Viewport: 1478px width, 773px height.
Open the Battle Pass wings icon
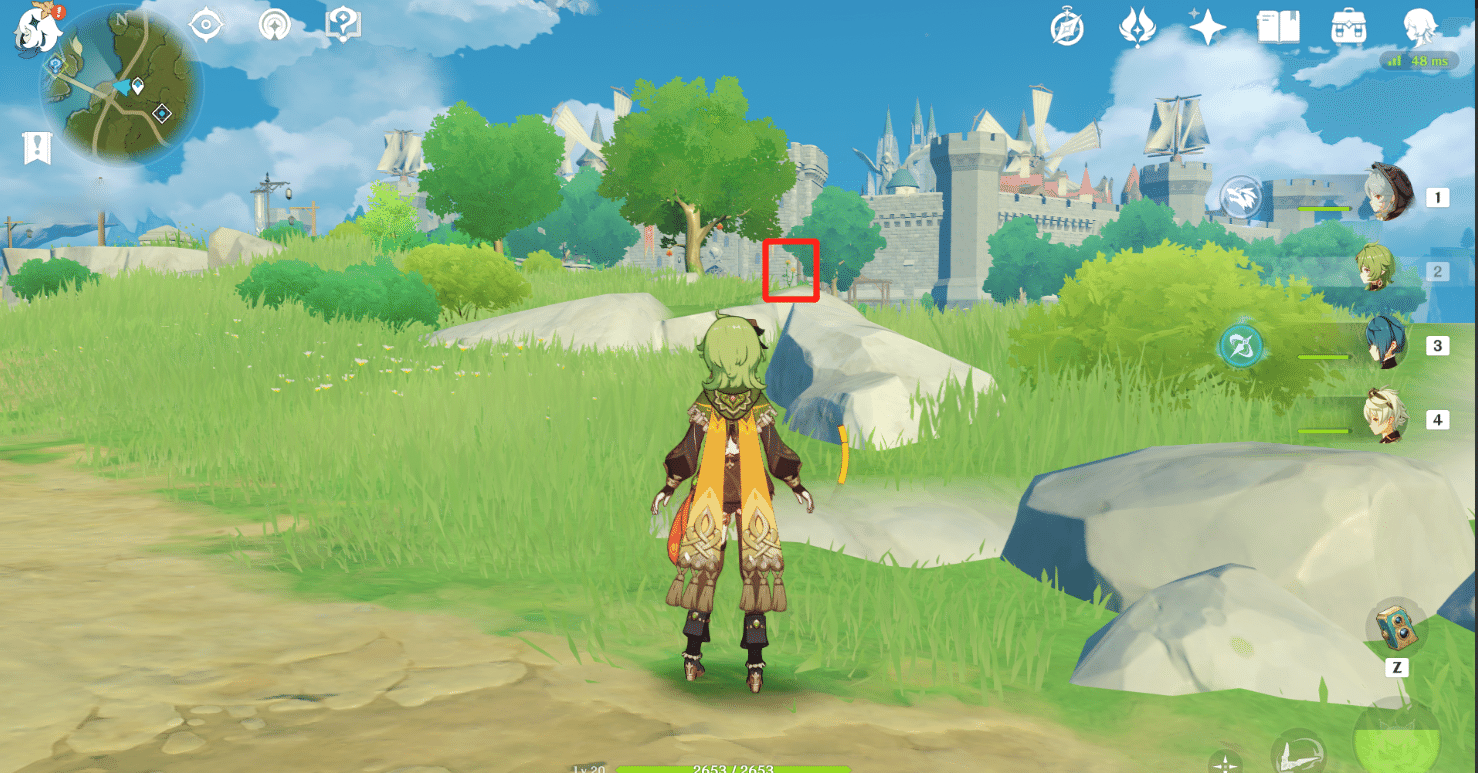pyautogui.click(x=1140, y=29)
